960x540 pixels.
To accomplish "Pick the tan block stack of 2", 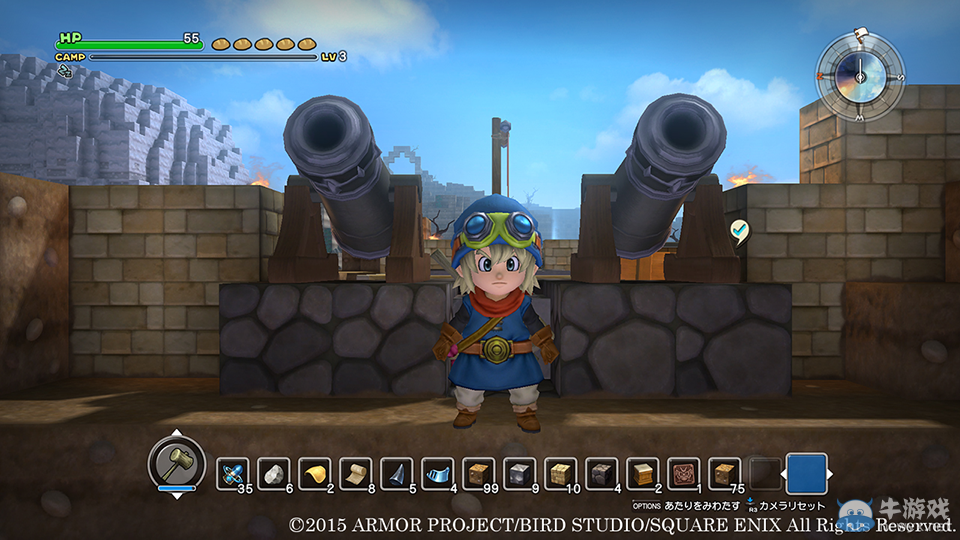I will [x=643, y=473].
